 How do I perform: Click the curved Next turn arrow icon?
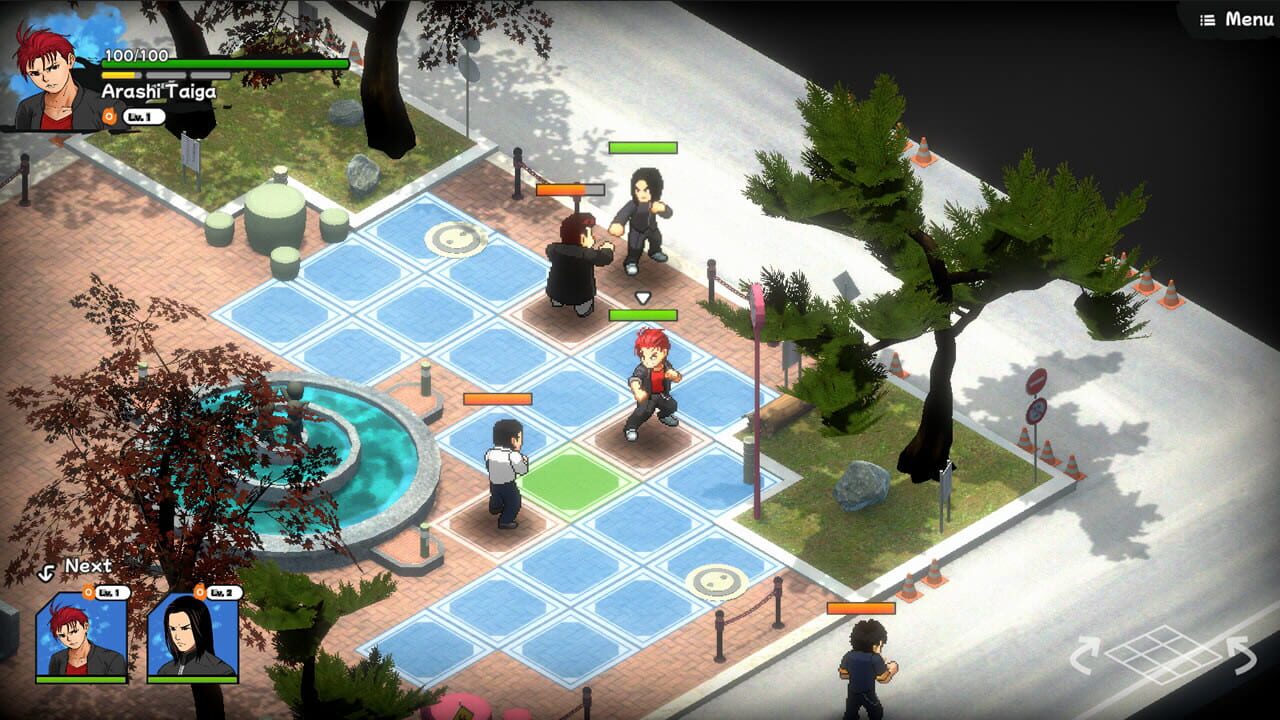tap(46, 571)
